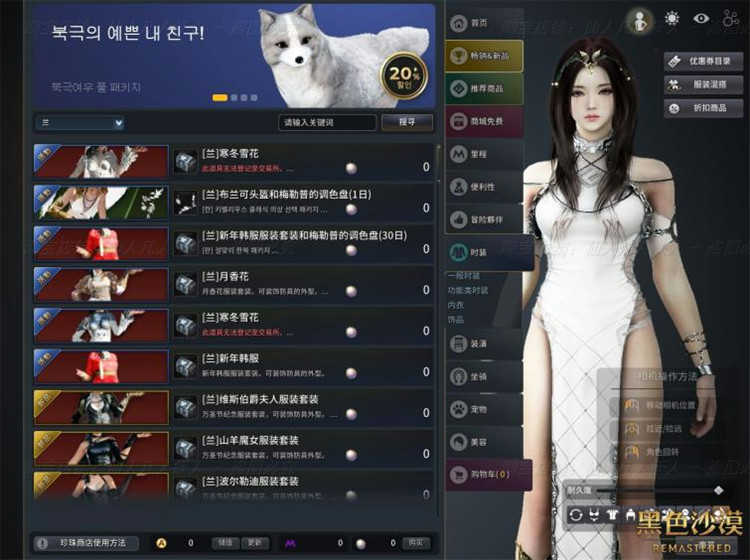The image size is (750, 560).
Task: Open the 里程 mileage category
Action: [x=483, y=154]
